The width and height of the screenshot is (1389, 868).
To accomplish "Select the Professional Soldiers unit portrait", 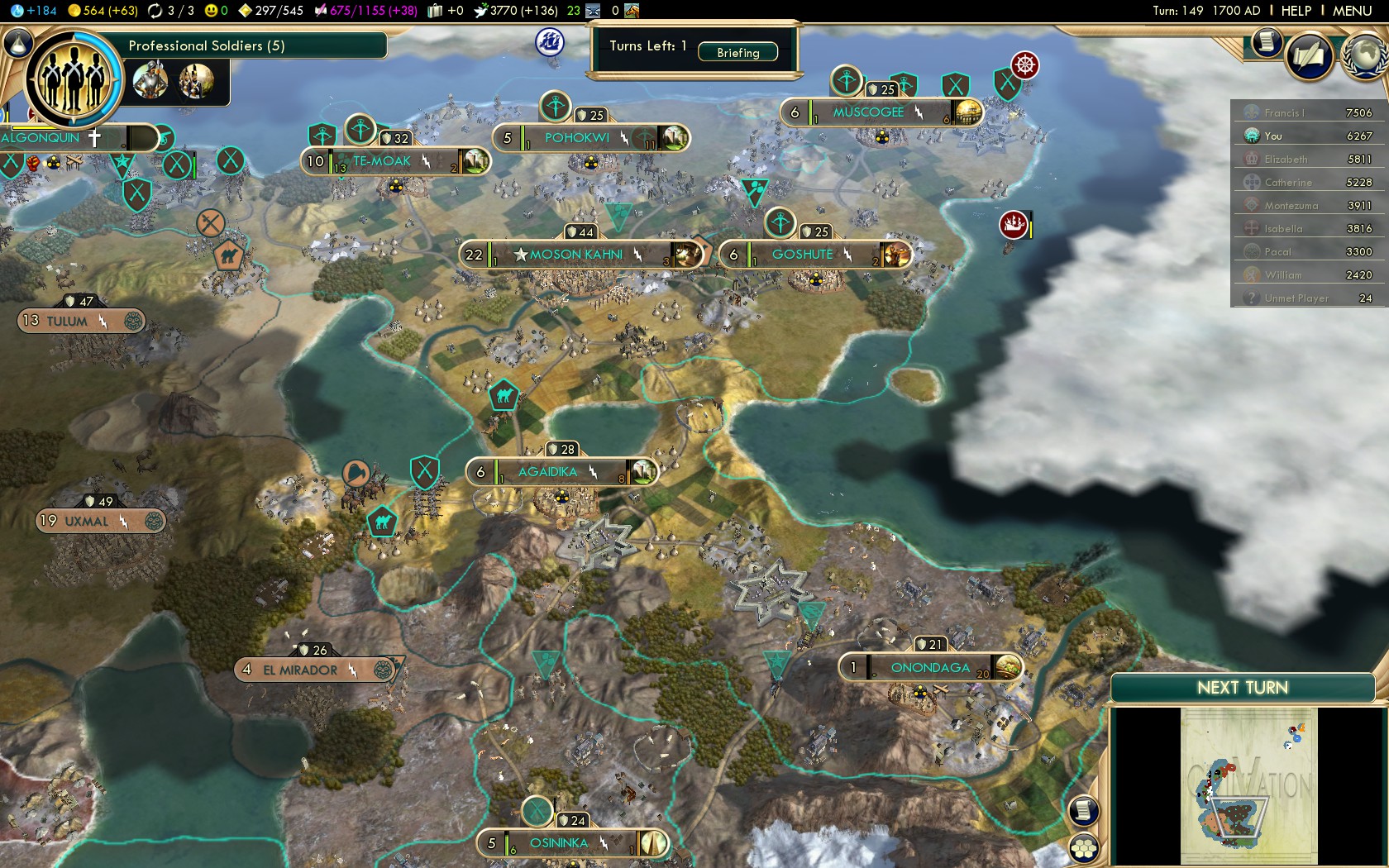I will [74, 79].
